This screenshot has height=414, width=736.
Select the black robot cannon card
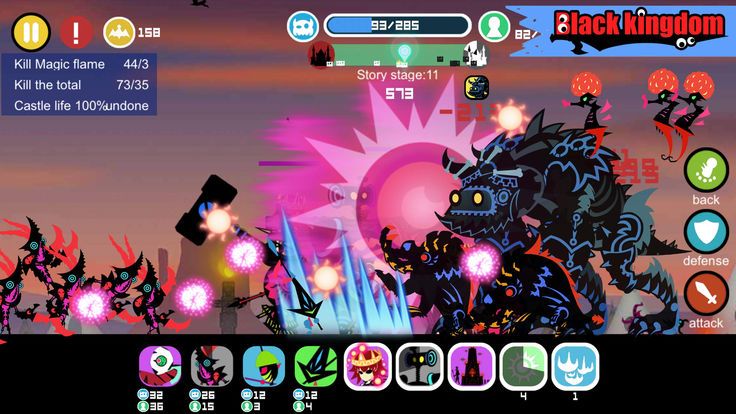coord(420,366)
